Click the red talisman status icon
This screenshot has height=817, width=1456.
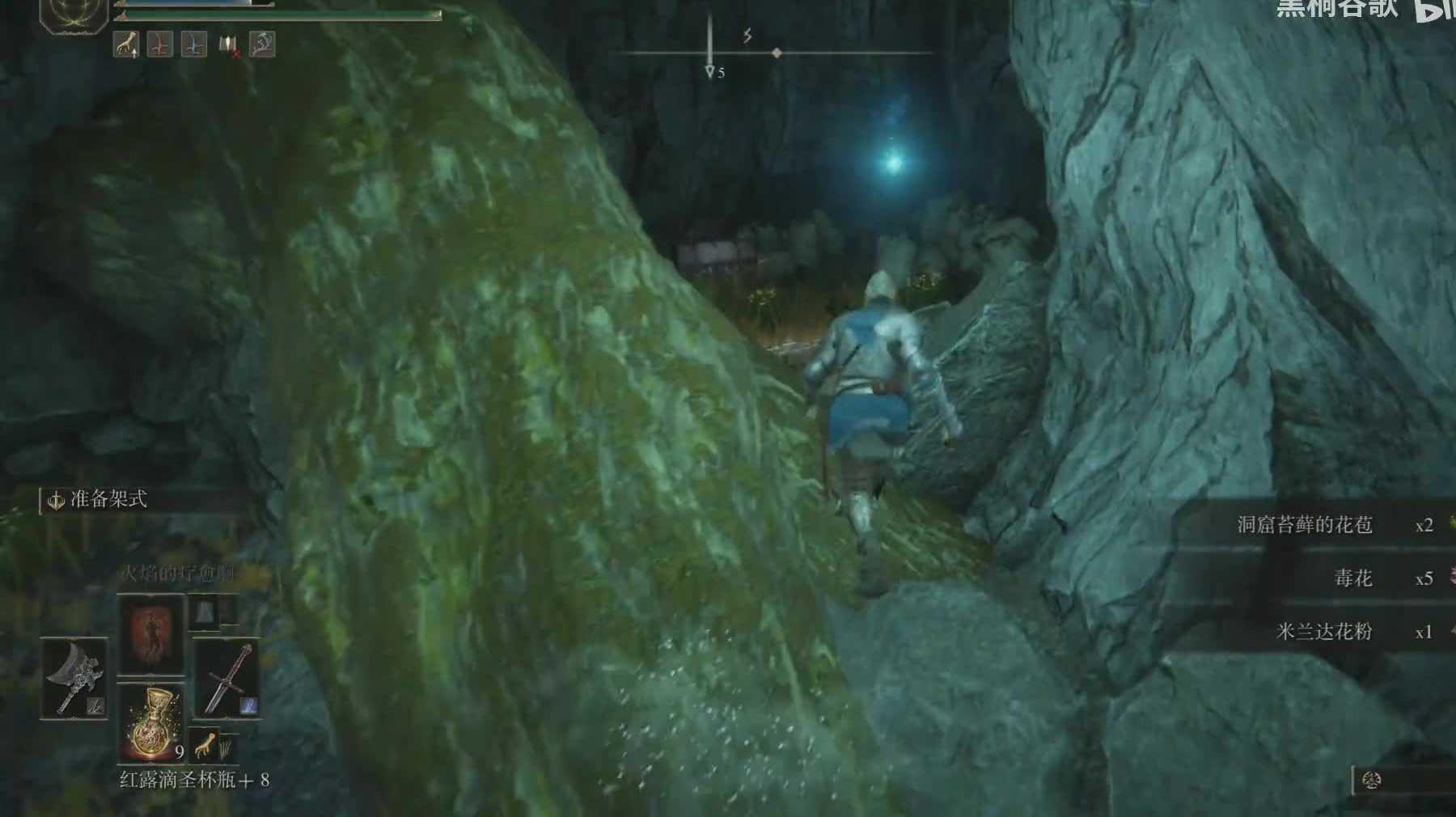[x=159, y=44]
